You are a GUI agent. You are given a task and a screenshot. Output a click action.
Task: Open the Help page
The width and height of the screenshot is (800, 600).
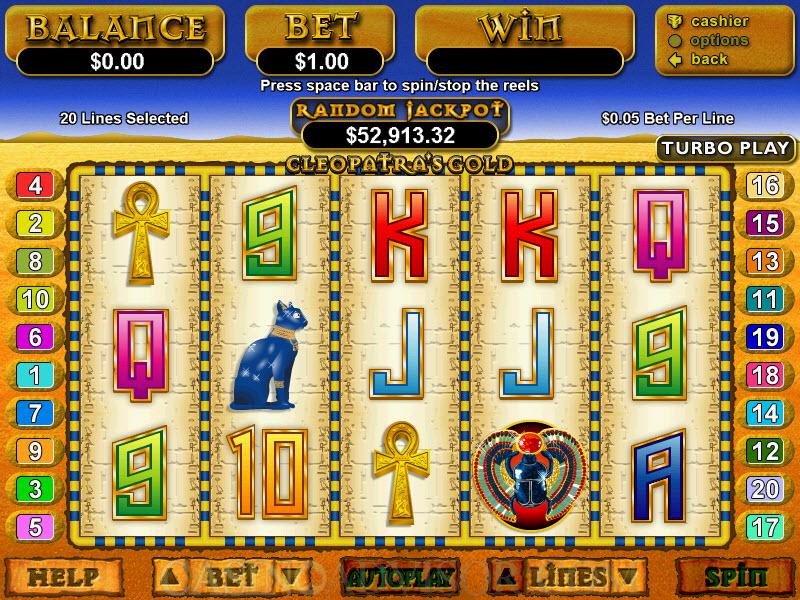pyautogui.click(x=63, y=577)
